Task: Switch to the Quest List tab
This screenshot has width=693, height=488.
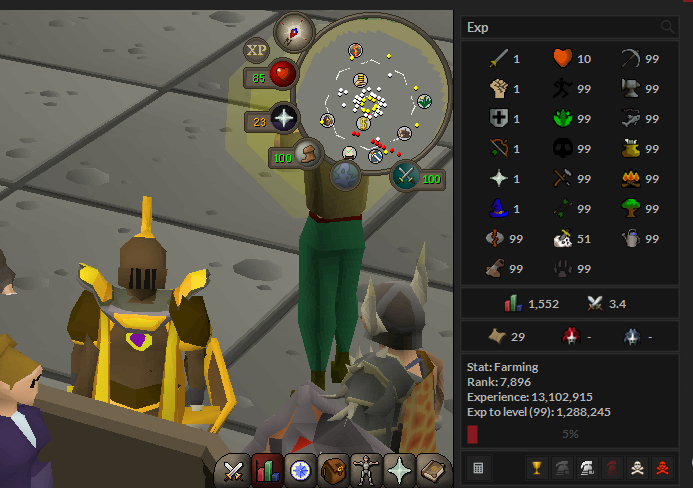Action: pyautogui.click(x=299, y=469)
